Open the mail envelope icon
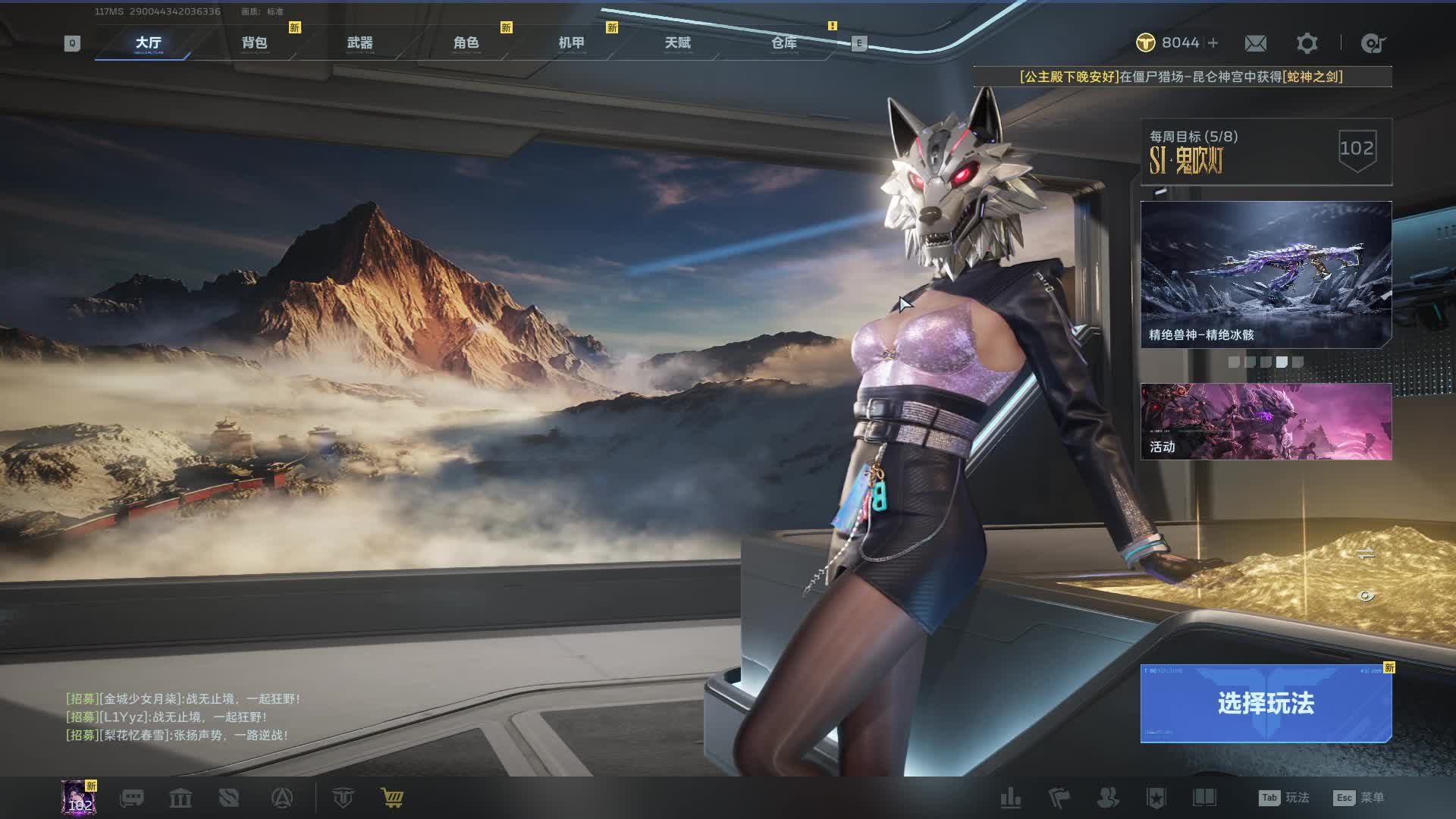This screenshot has width=1456, height=819. click(1255, 43)
